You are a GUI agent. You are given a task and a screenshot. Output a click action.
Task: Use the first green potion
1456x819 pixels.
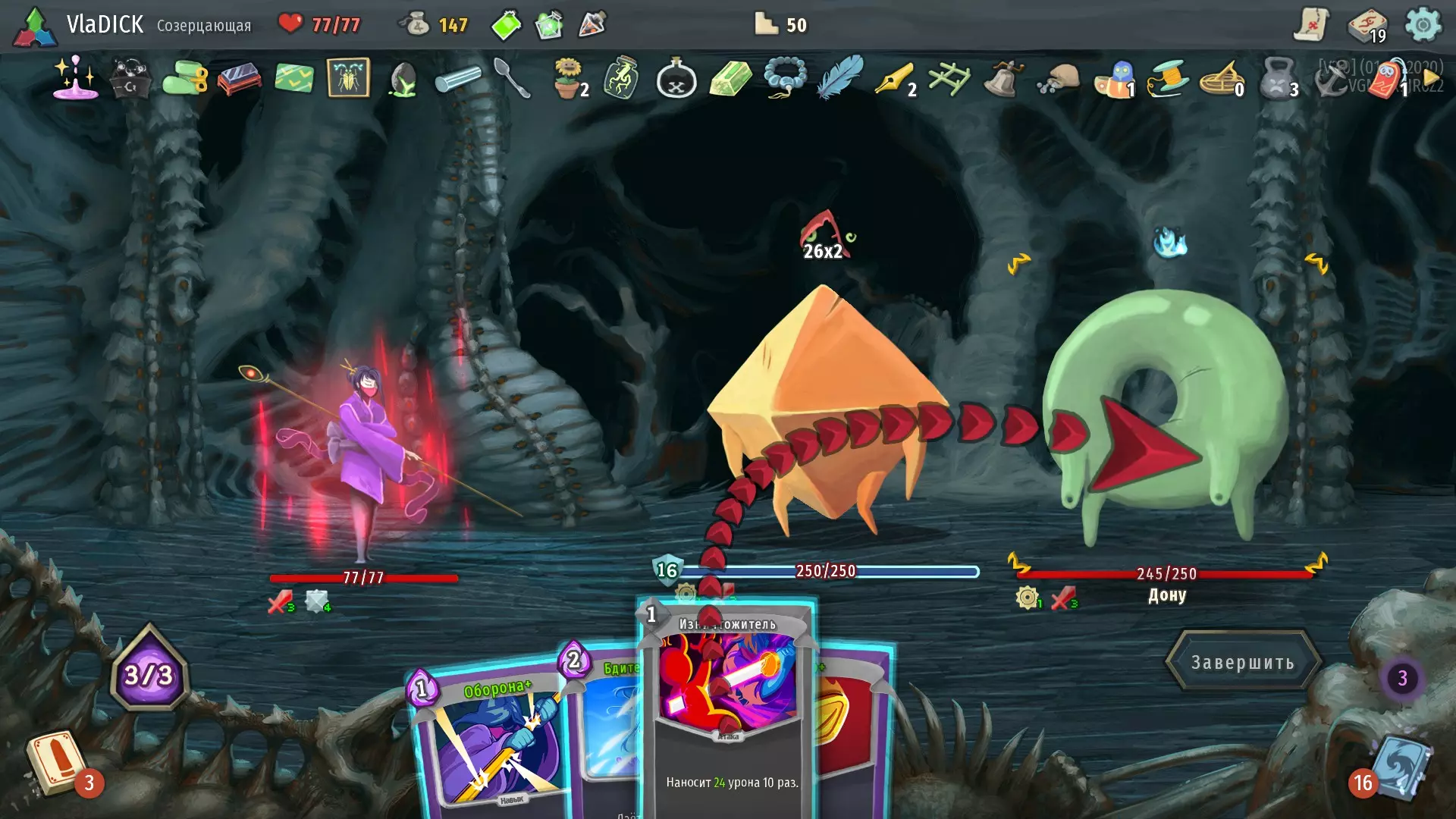(506, 25)
